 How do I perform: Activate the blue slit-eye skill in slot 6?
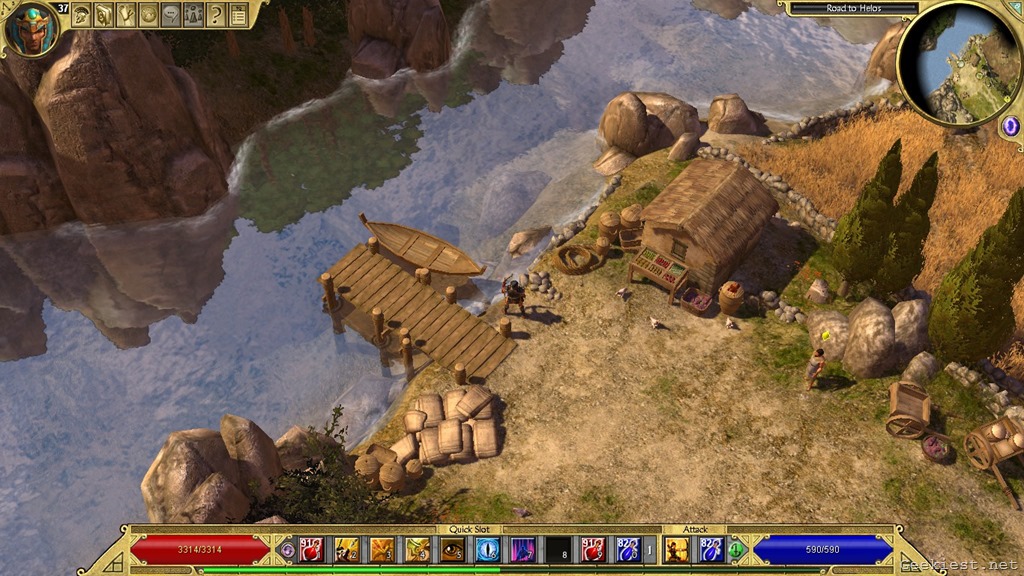[487, 549]
